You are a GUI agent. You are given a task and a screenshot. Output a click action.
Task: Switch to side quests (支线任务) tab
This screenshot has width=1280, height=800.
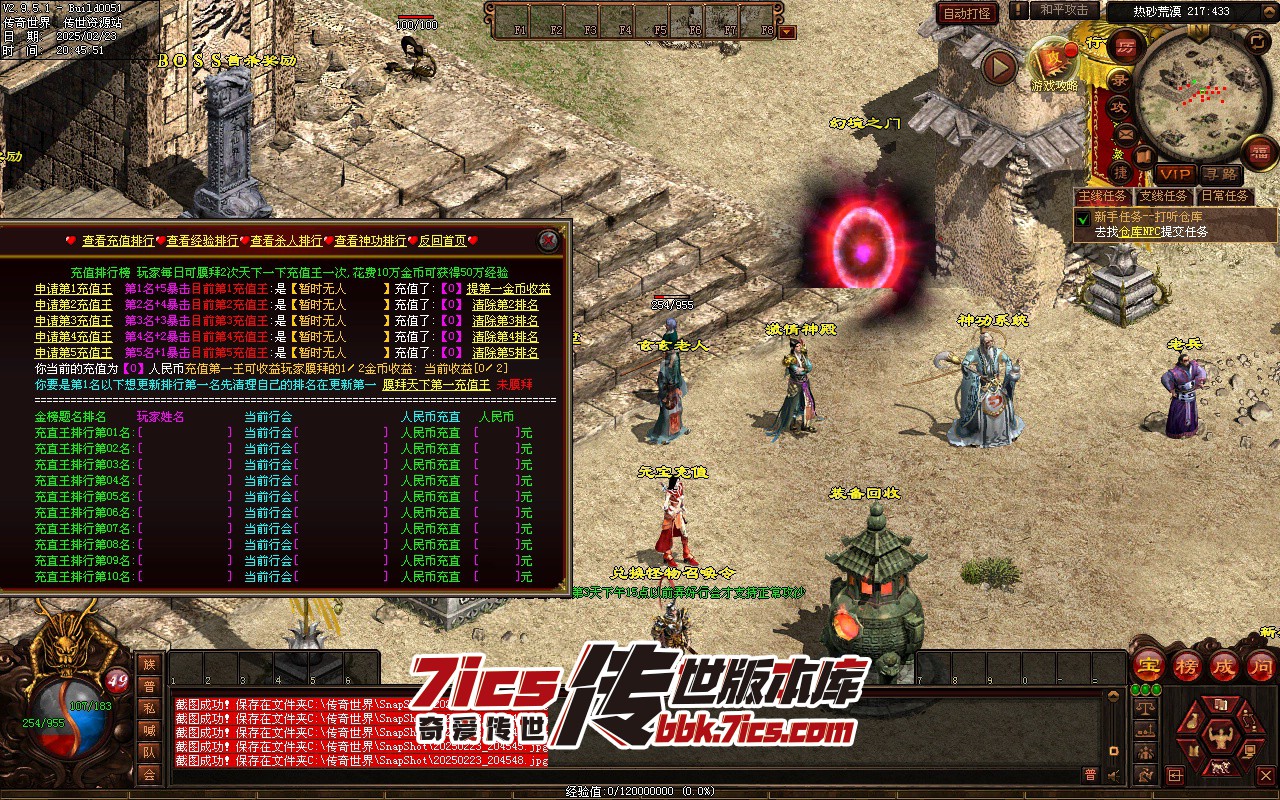1164,197
